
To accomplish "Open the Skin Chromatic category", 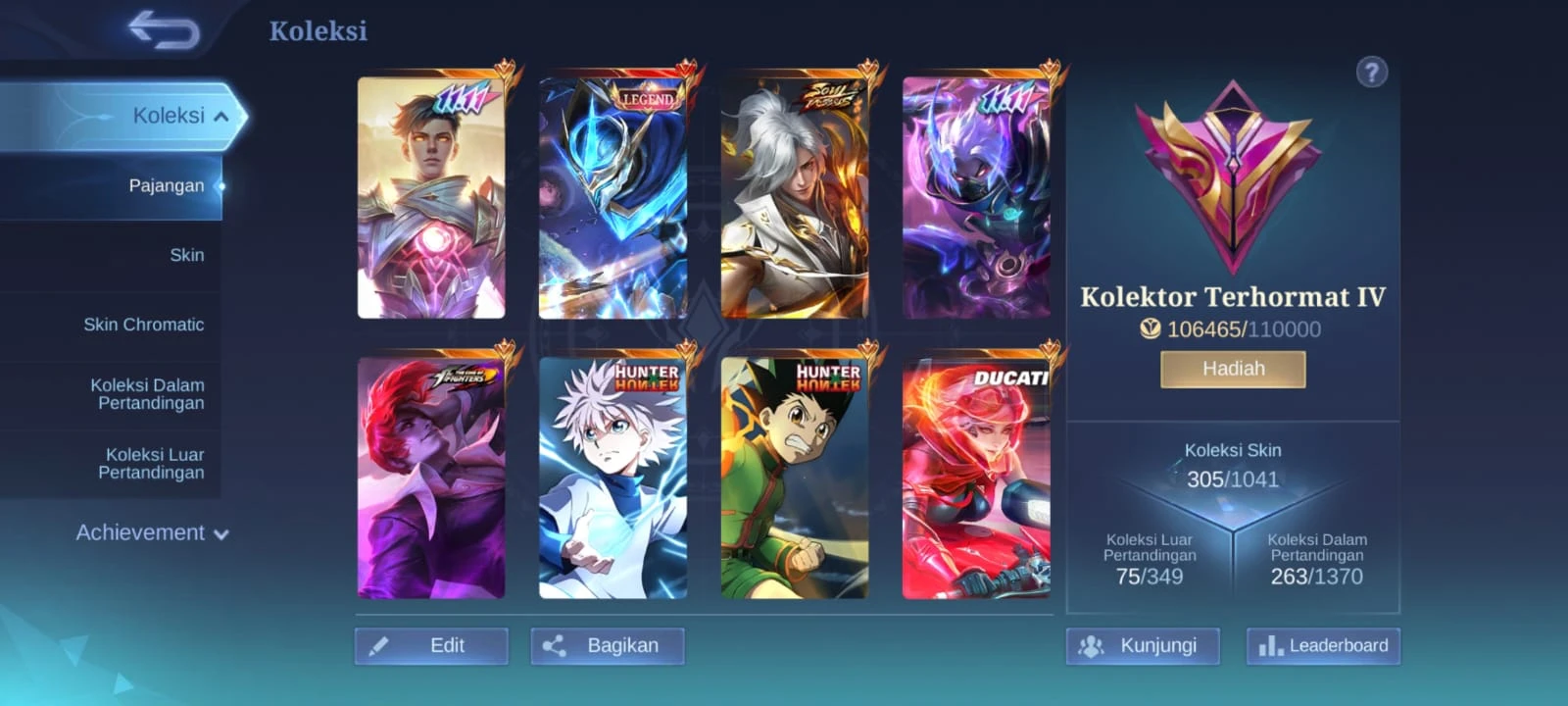I will click(x=143, y=324).
